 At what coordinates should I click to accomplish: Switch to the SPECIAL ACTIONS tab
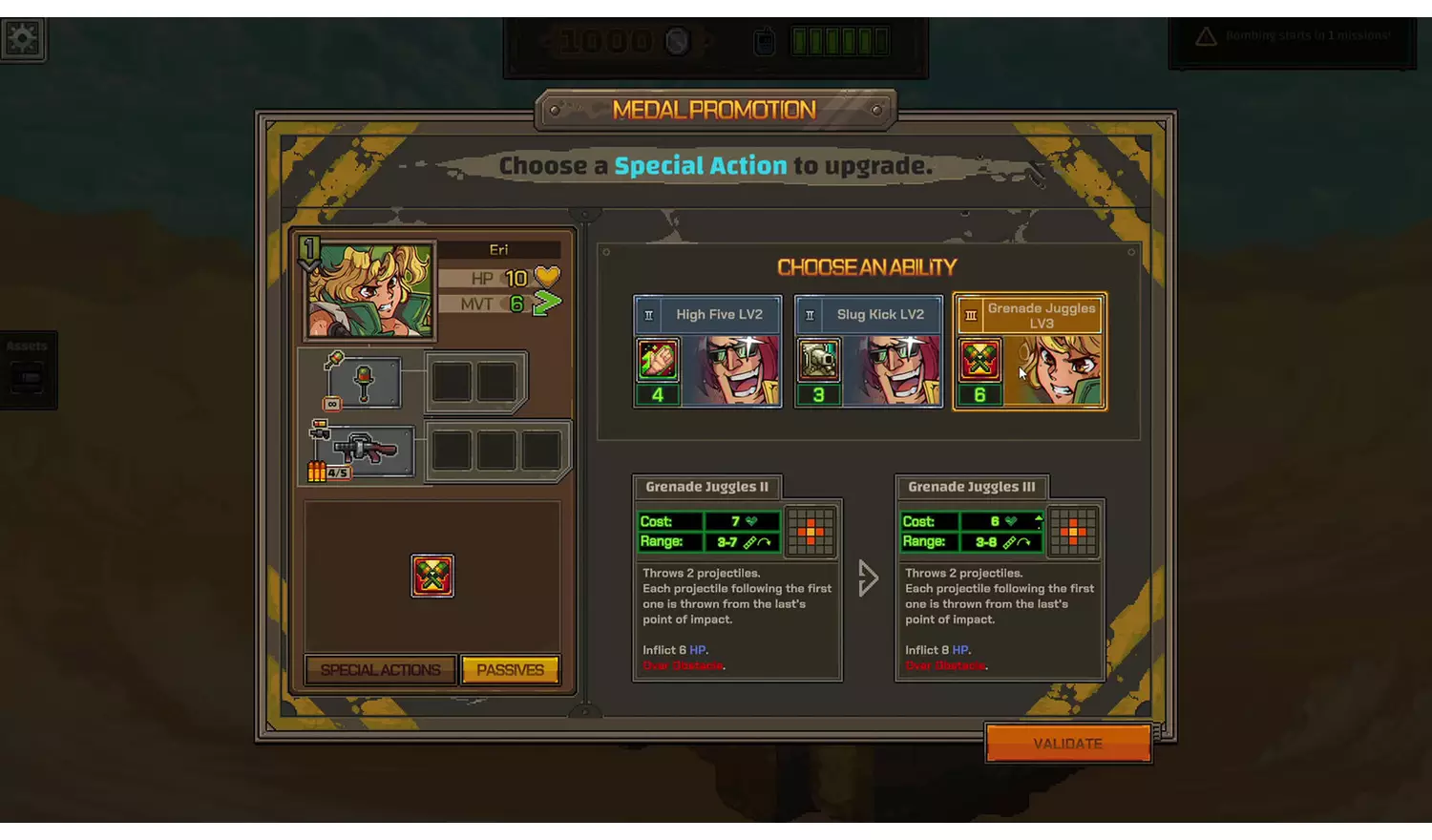[x=379, y=669]
